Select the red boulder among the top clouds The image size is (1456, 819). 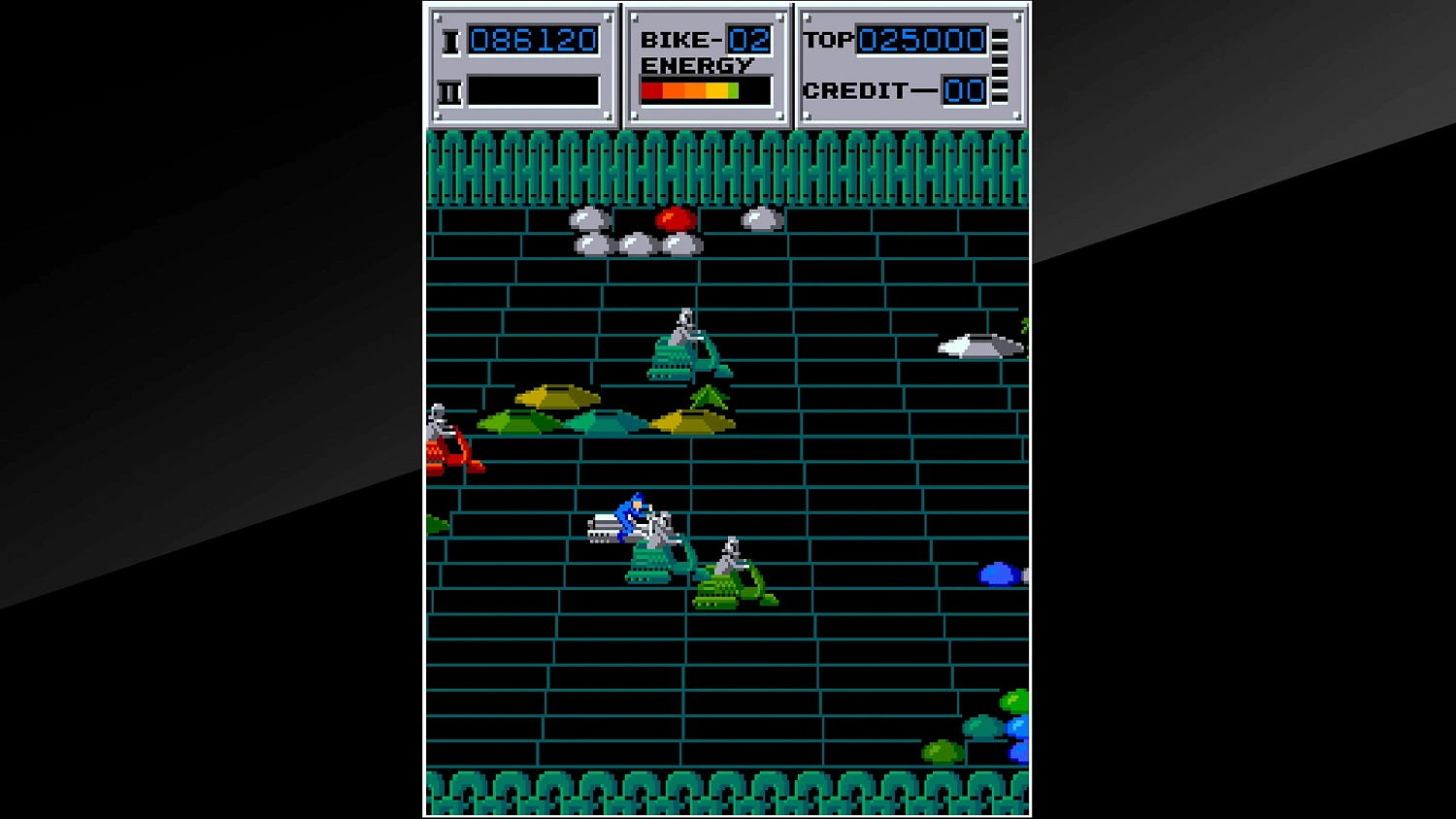[x=677, y=218]
